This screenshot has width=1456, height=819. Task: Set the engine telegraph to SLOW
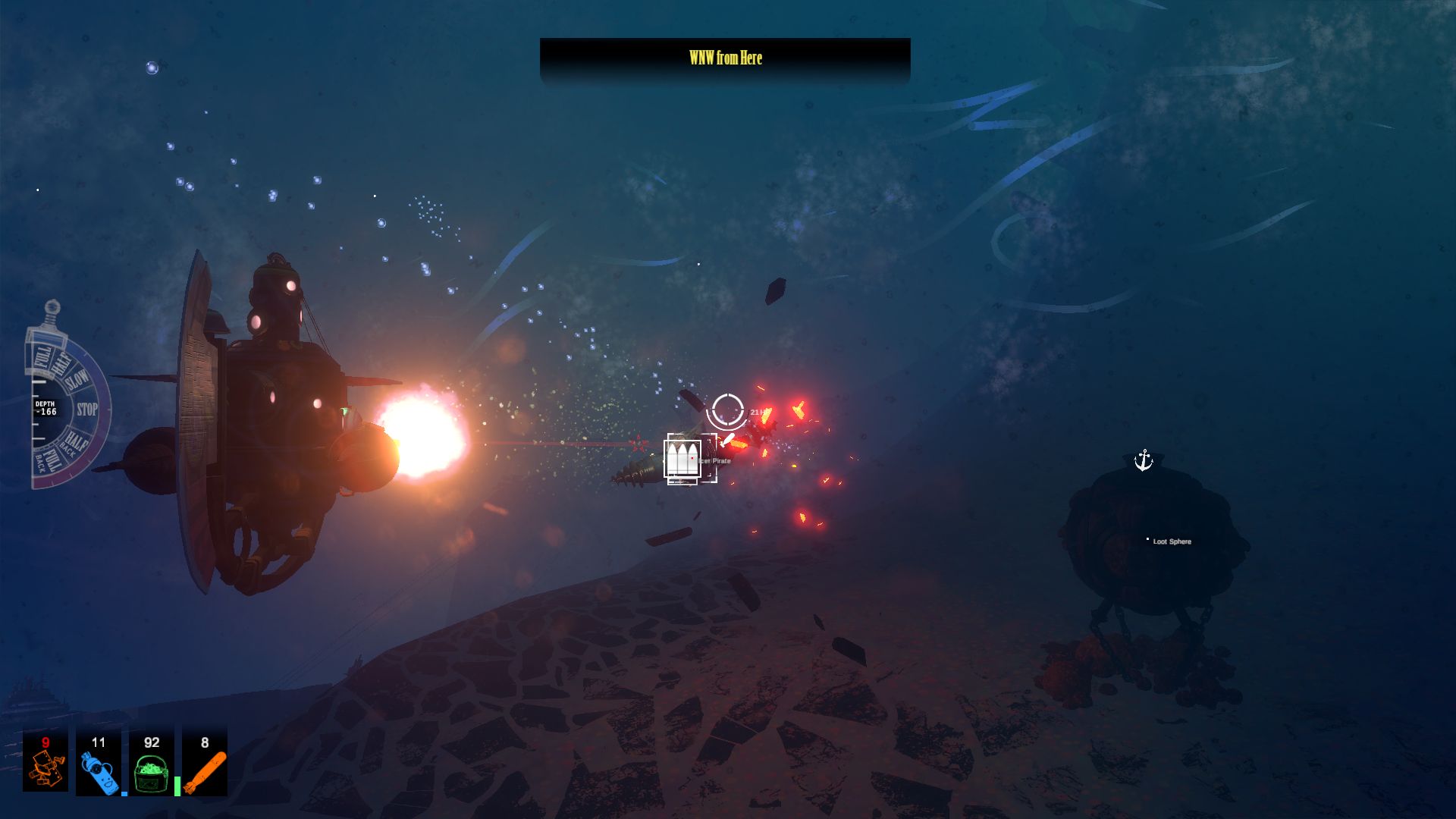tap(78, 380)
